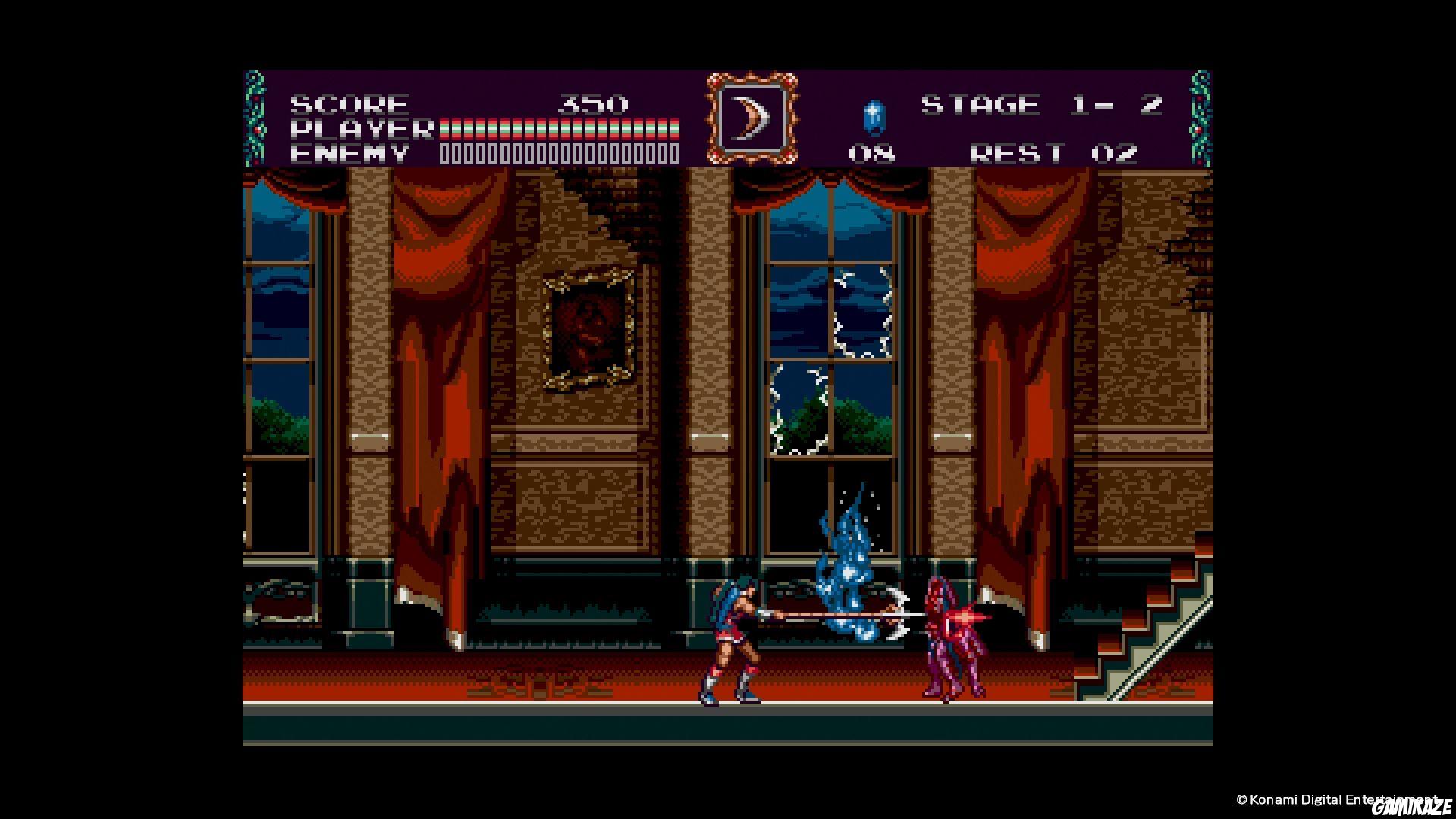Select the blue flame hovering above the spear
Screen dimensions: 1456x819
coord(846,561)
